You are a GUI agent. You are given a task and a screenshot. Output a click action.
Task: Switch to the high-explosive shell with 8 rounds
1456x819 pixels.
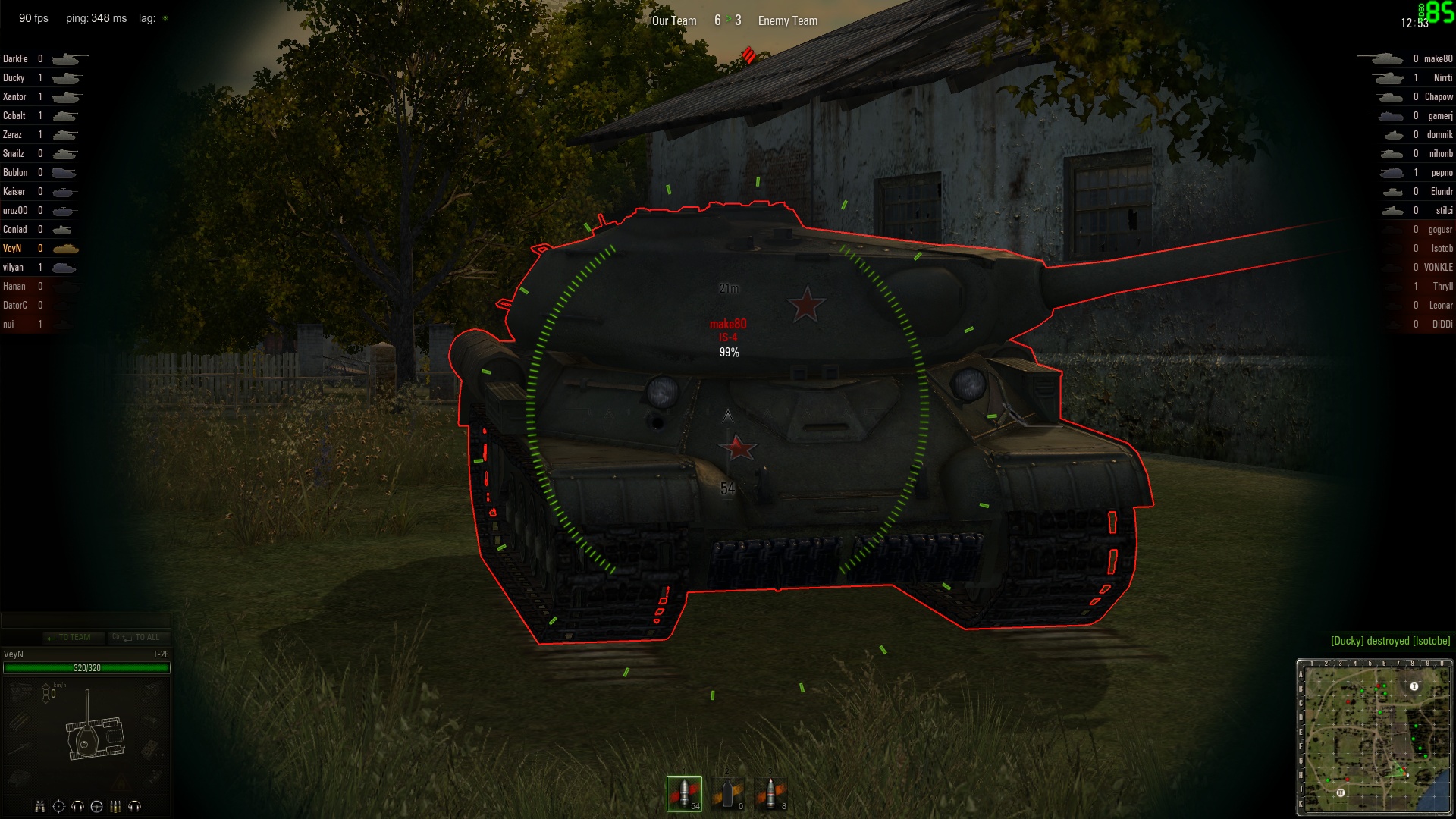point(771,793)
